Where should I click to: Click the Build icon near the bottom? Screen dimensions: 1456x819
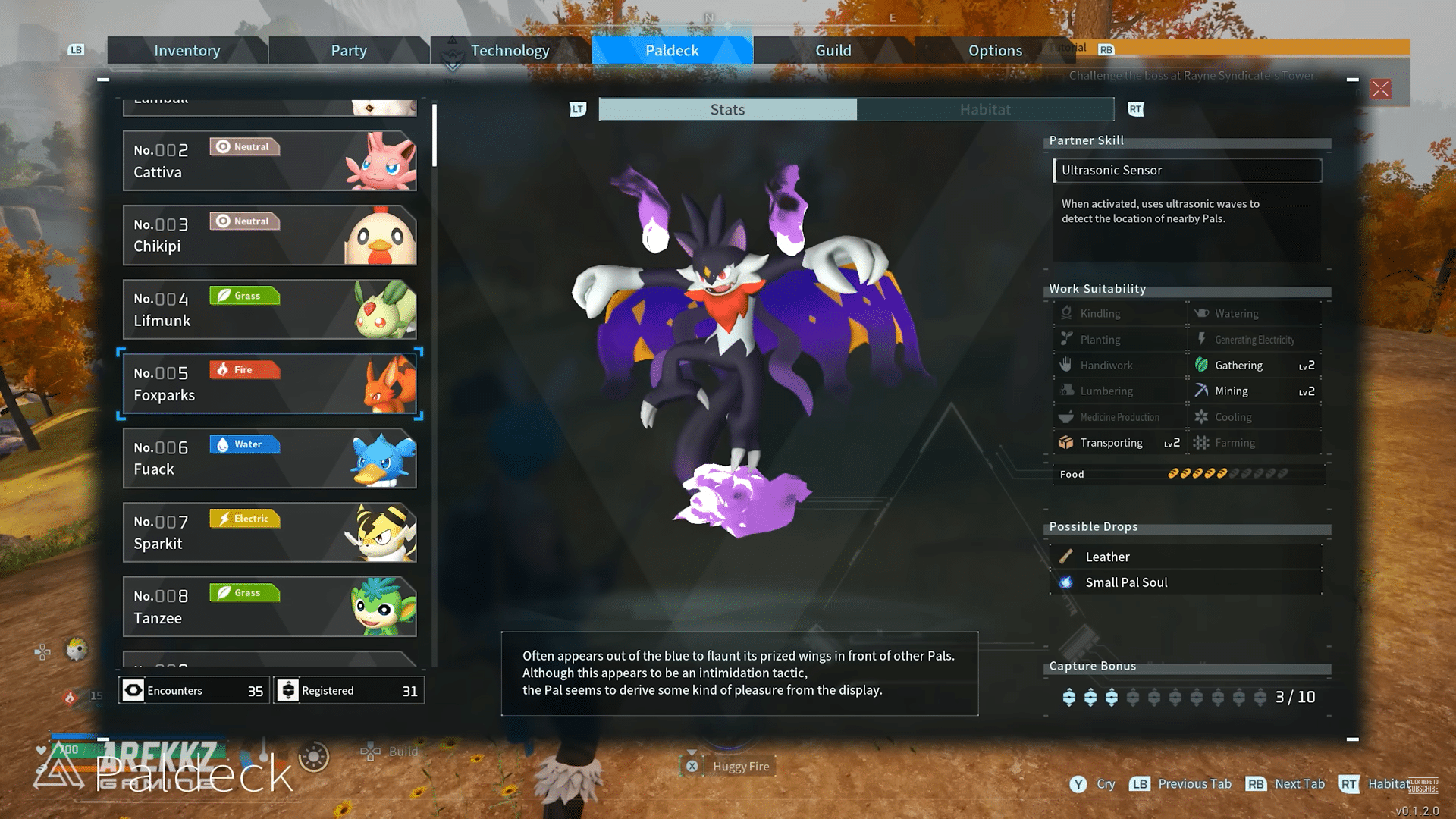click(372, 752)
